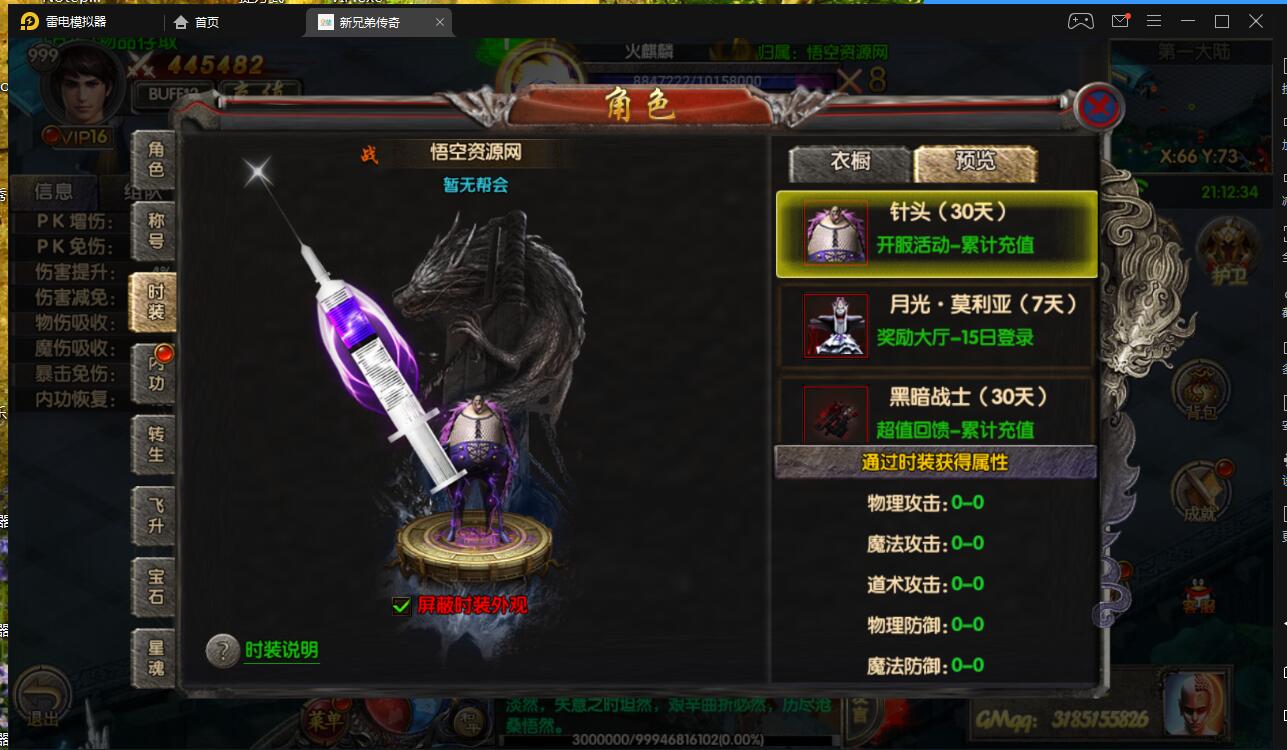Switch to the 转生 rebirth tab

[155, 444]
